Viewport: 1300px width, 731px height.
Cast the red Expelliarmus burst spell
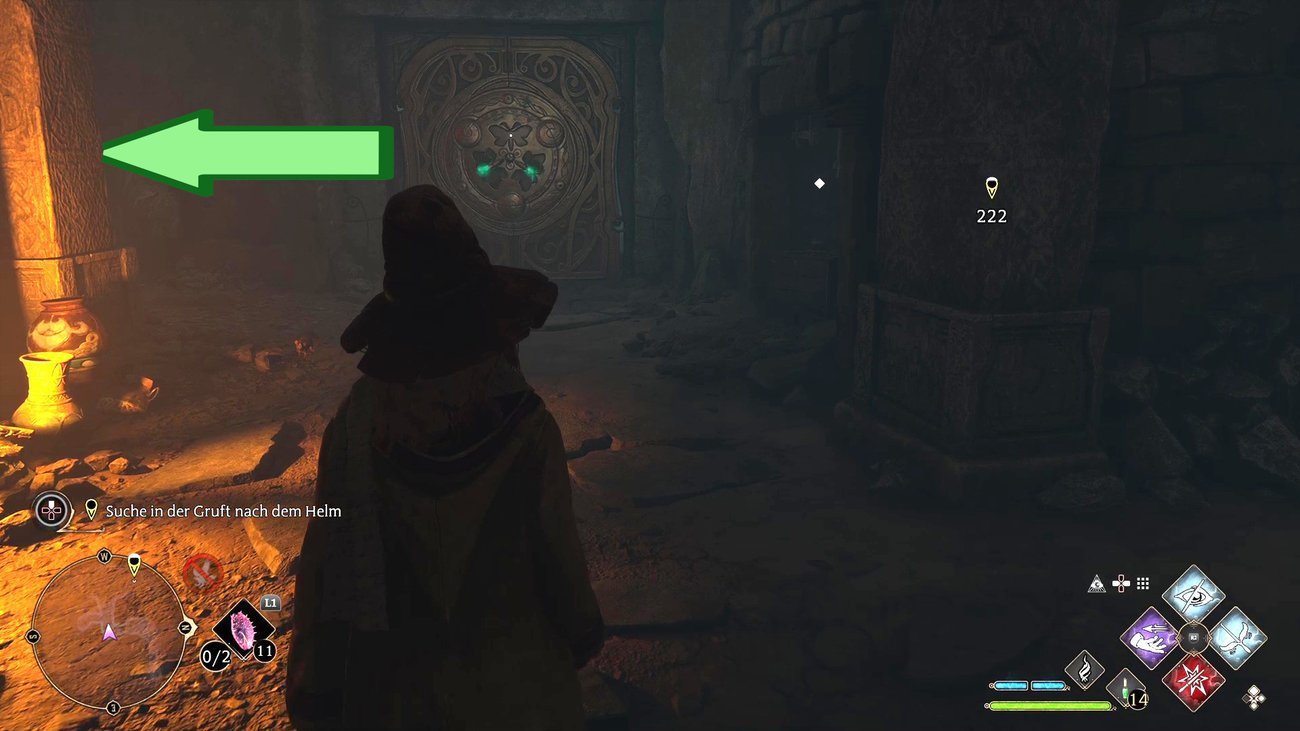click(1193, 680)
